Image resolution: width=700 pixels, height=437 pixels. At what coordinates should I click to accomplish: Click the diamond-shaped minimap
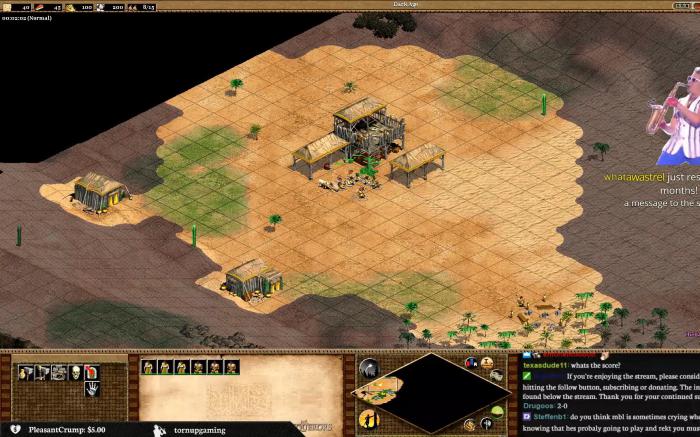tap(431, 392)
